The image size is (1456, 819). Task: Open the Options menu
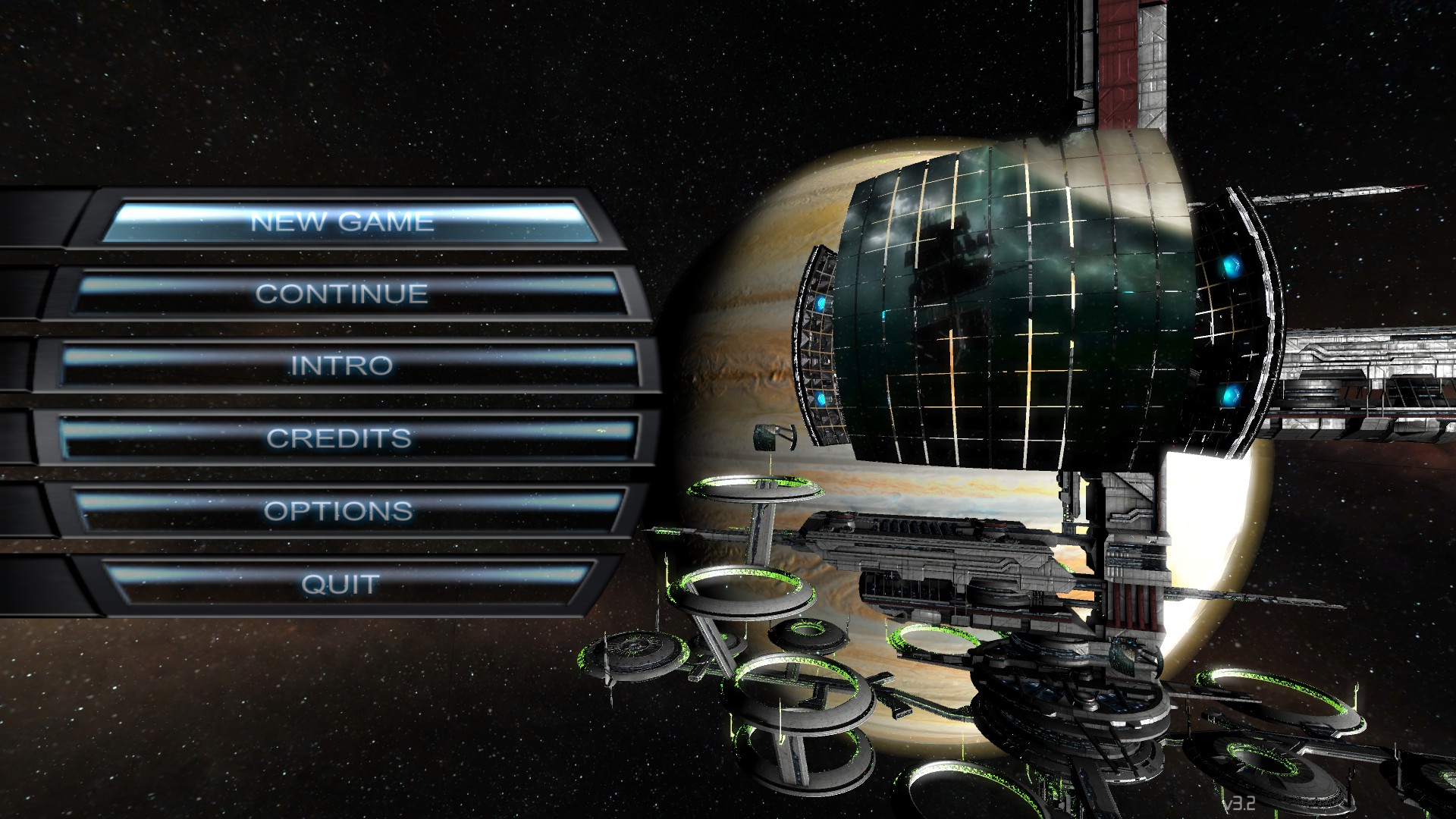tap(338, 510)
